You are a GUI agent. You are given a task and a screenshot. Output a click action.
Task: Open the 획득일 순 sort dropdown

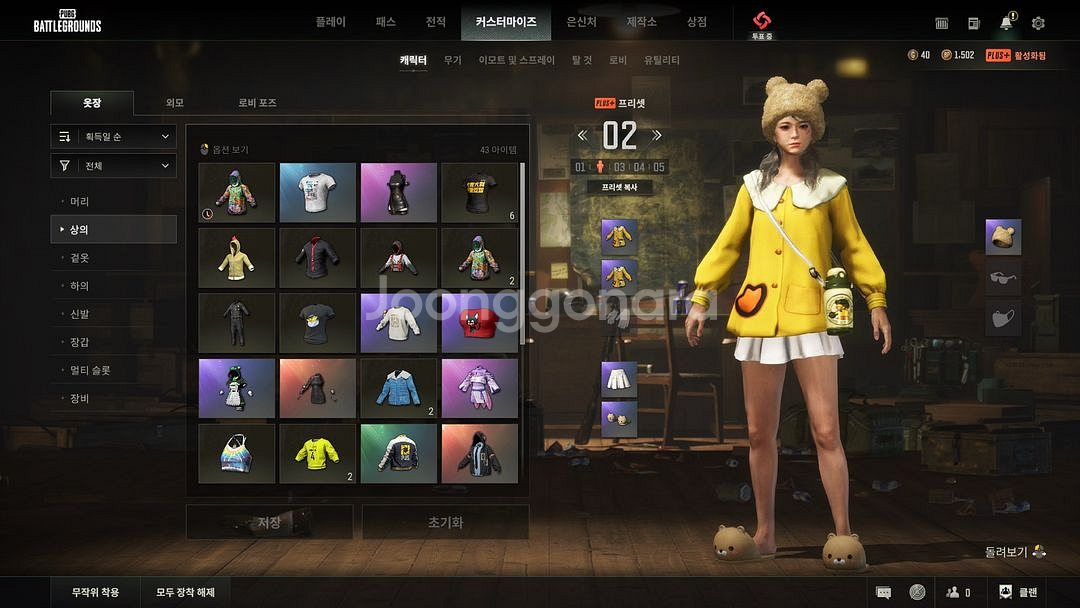pos(114,137)
